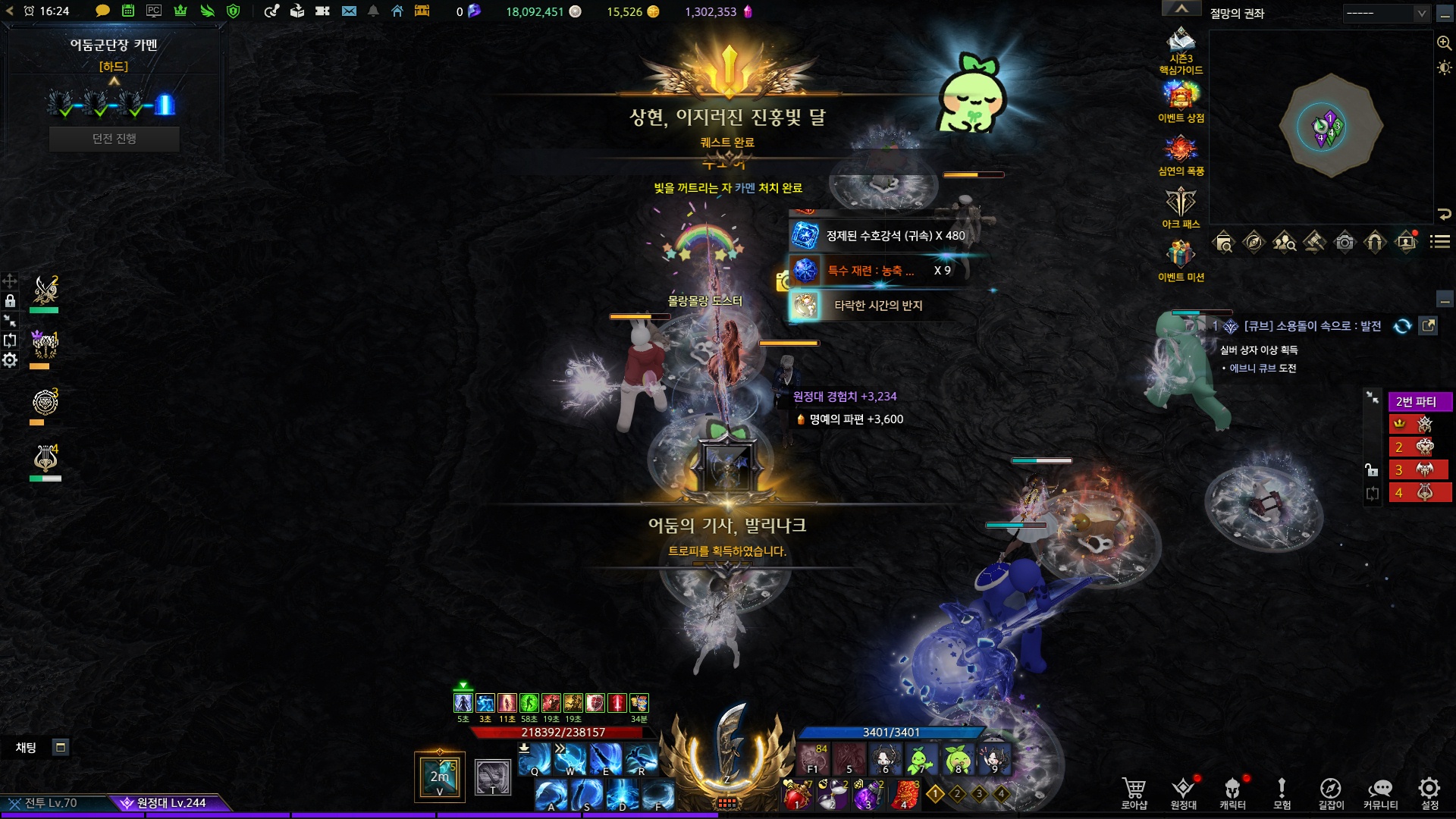Open the channel dropdown above the minimap

pyautogui.click(x=1386, y=13)
